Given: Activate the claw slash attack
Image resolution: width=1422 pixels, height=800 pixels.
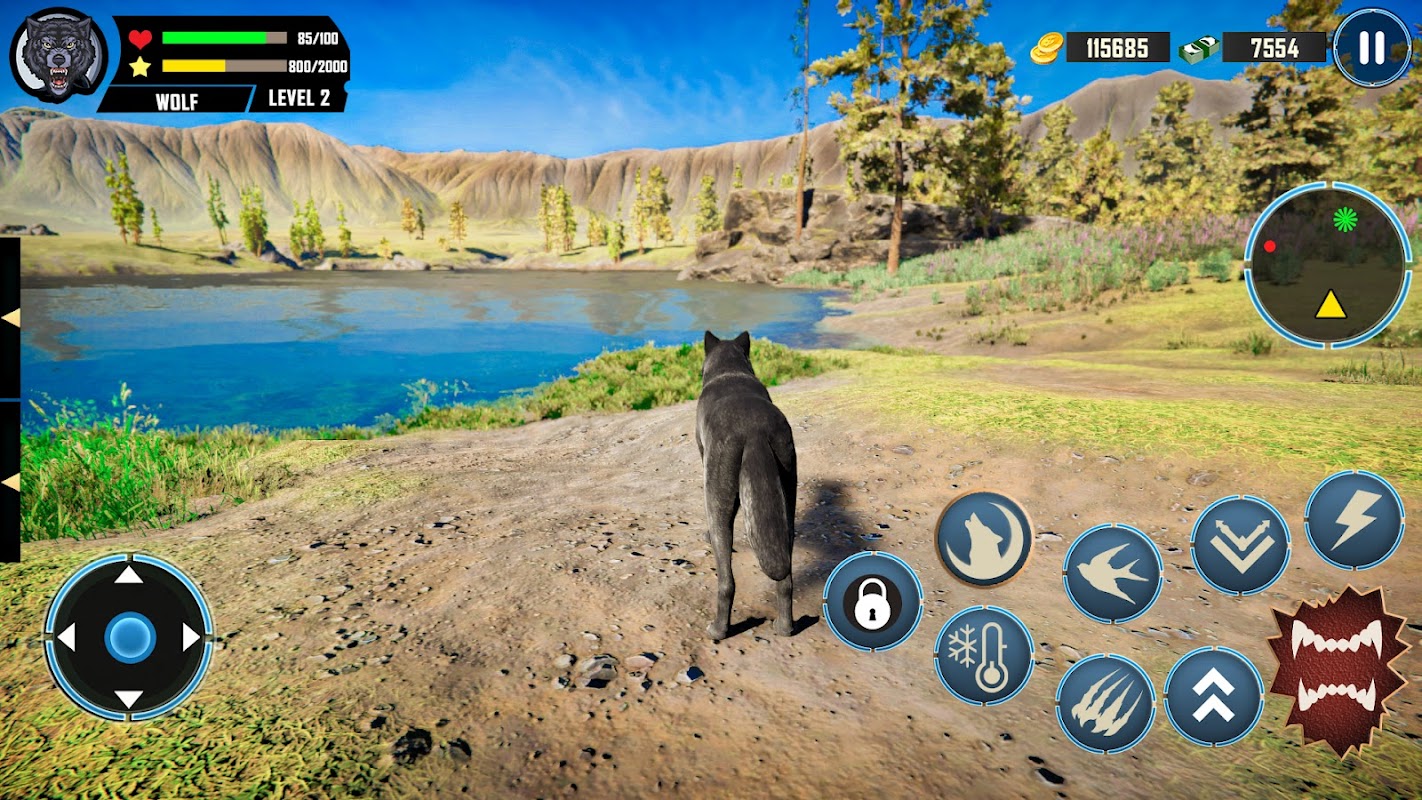Looking at the screenshot, I should [1105, 703].
